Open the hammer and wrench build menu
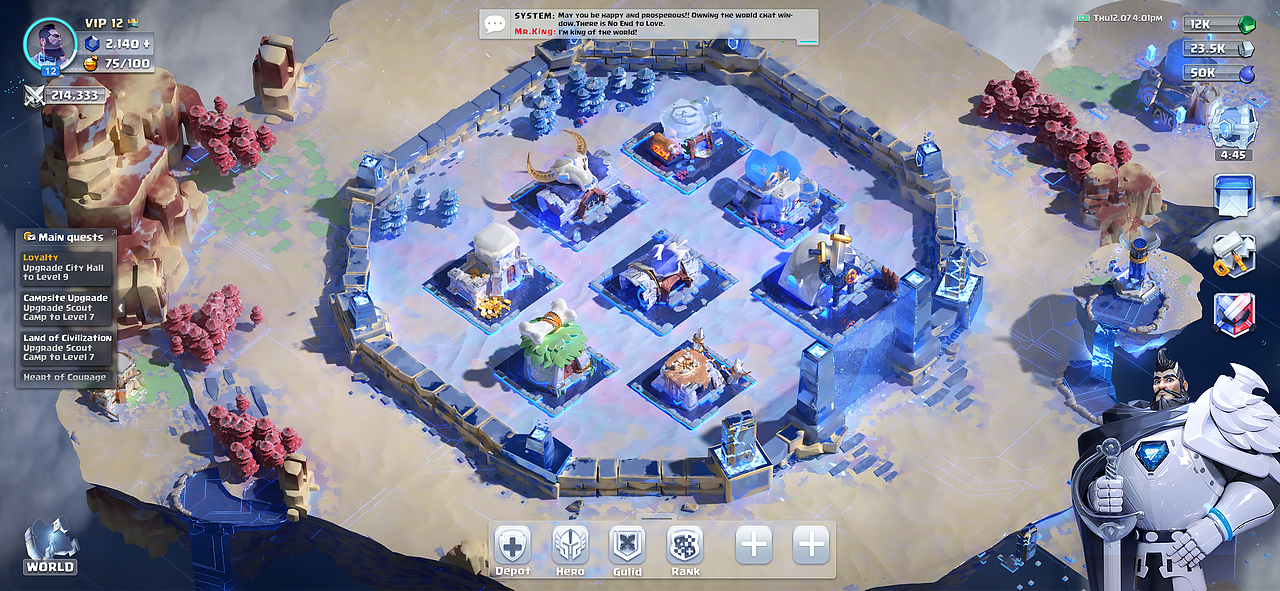 (1233, 254)
